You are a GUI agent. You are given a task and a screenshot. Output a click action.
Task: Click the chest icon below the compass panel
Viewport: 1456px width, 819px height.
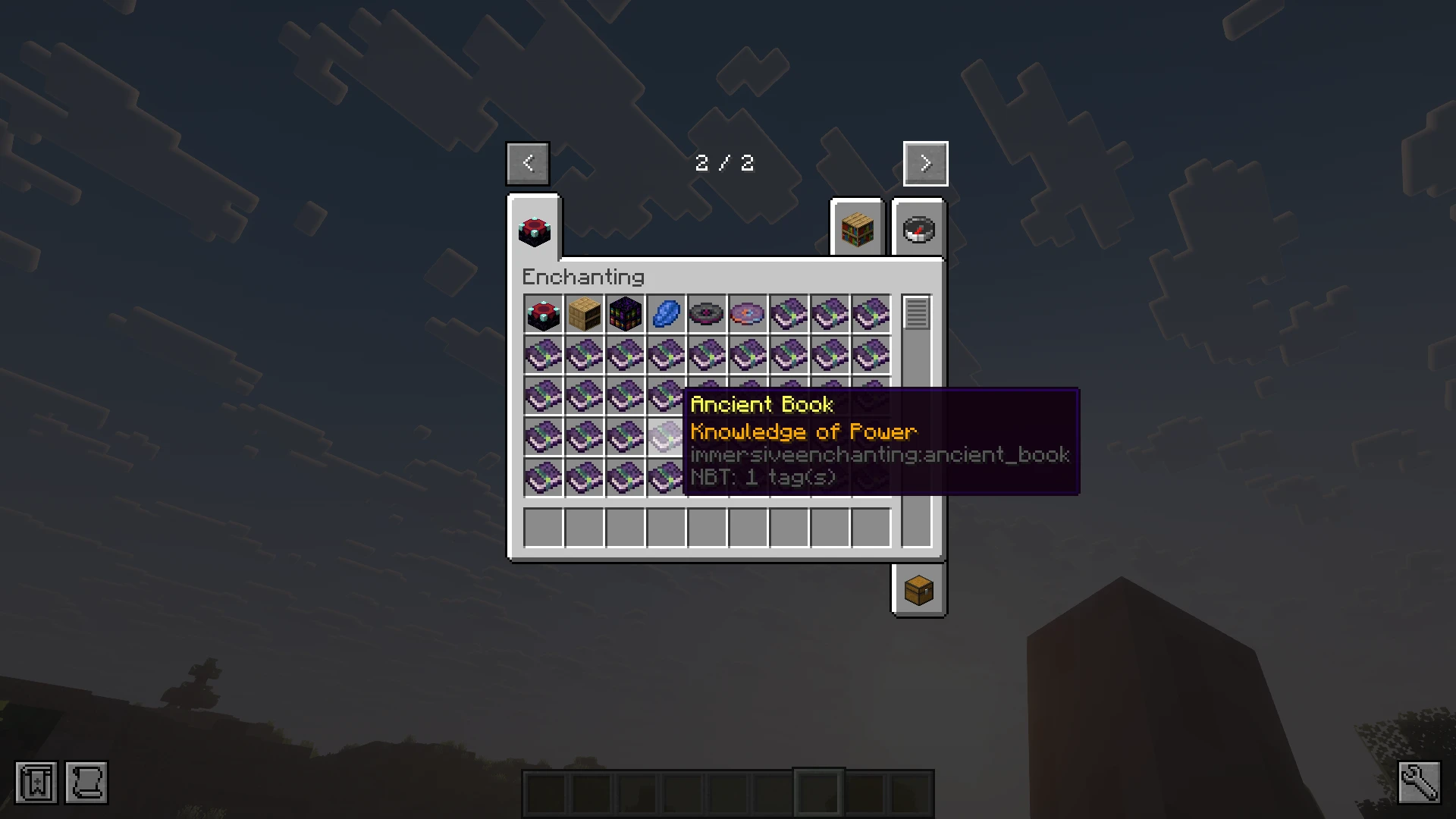point(918,591)
